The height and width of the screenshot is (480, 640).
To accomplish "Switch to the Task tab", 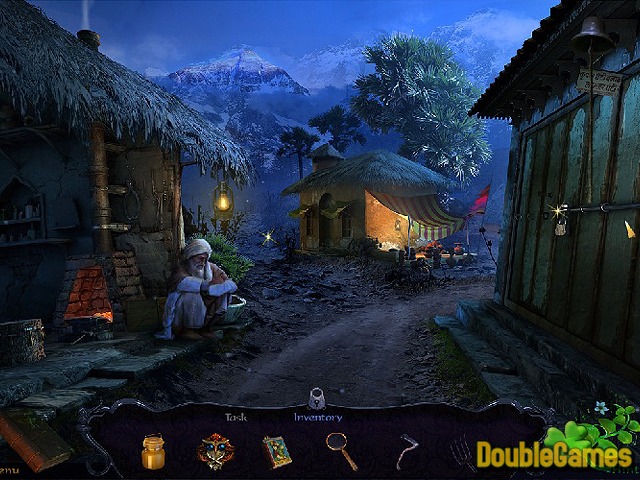I will click(x=236, y=417).
